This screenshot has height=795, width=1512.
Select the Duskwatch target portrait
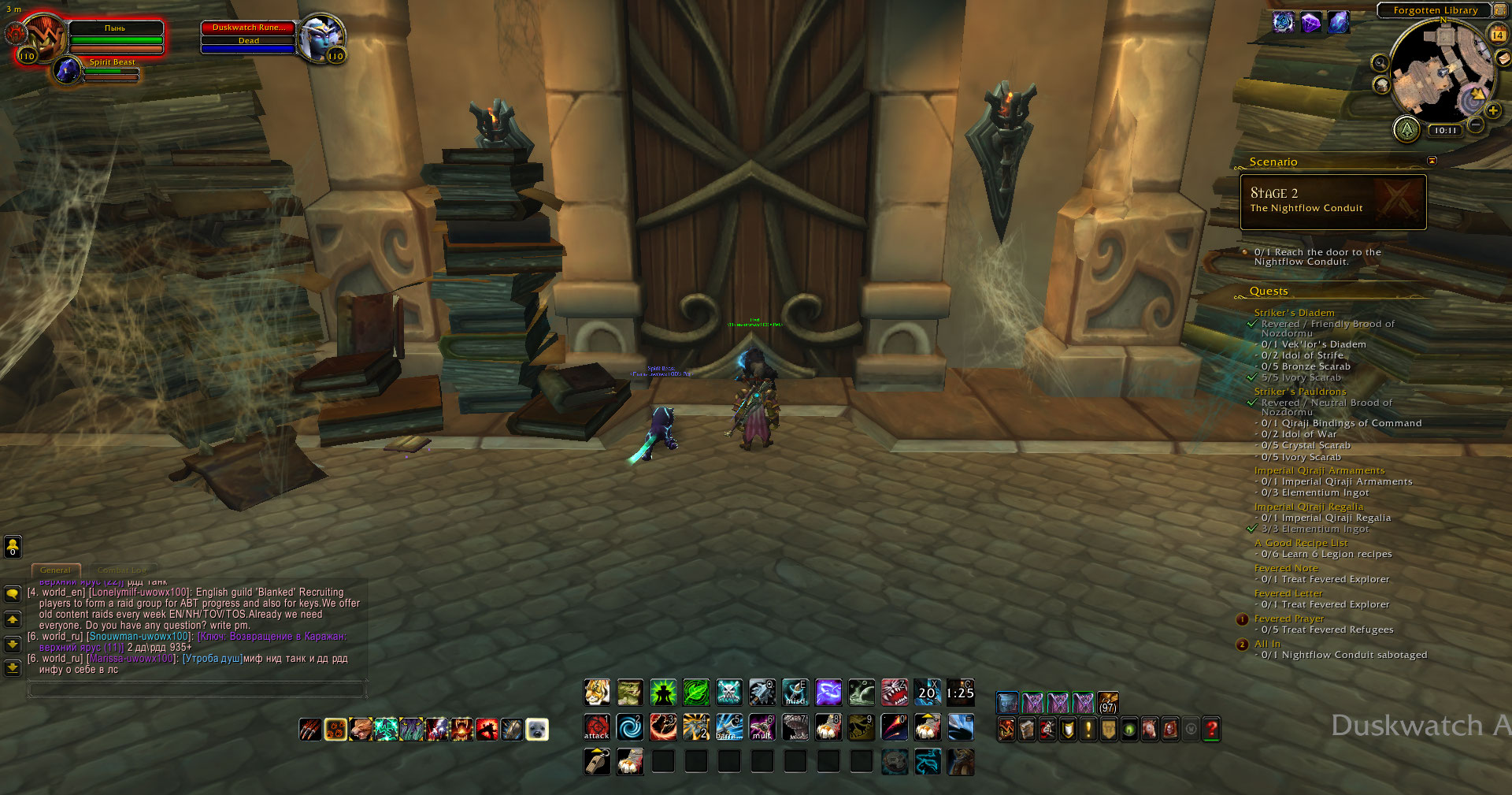319,36
